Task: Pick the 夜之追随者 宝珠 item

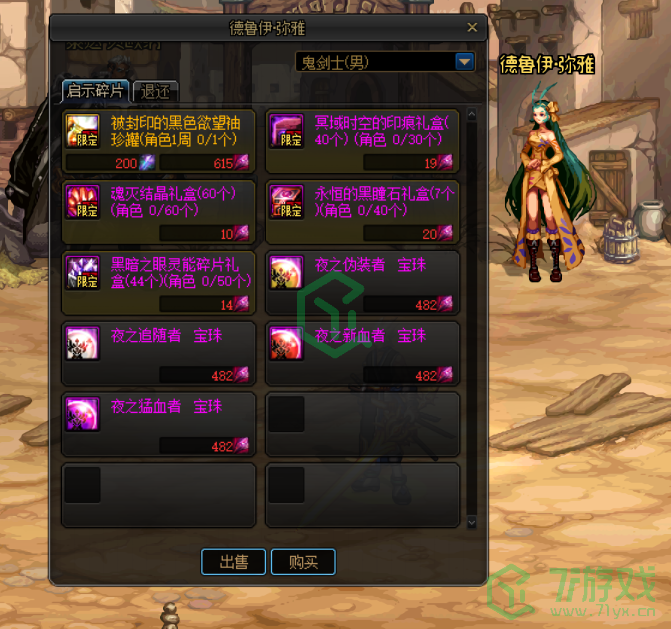Action: [x=158, y=354]
